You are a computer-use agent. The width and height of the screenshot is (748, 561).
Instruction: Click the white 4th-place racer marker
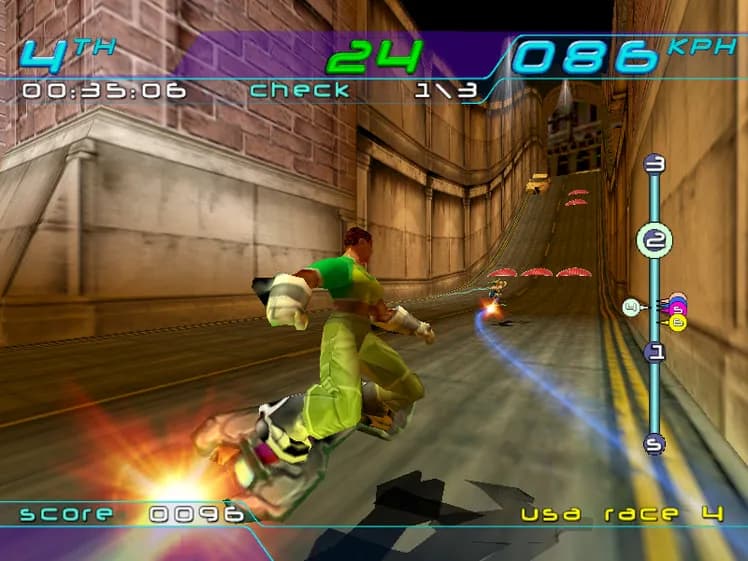[x=630, y=307]
